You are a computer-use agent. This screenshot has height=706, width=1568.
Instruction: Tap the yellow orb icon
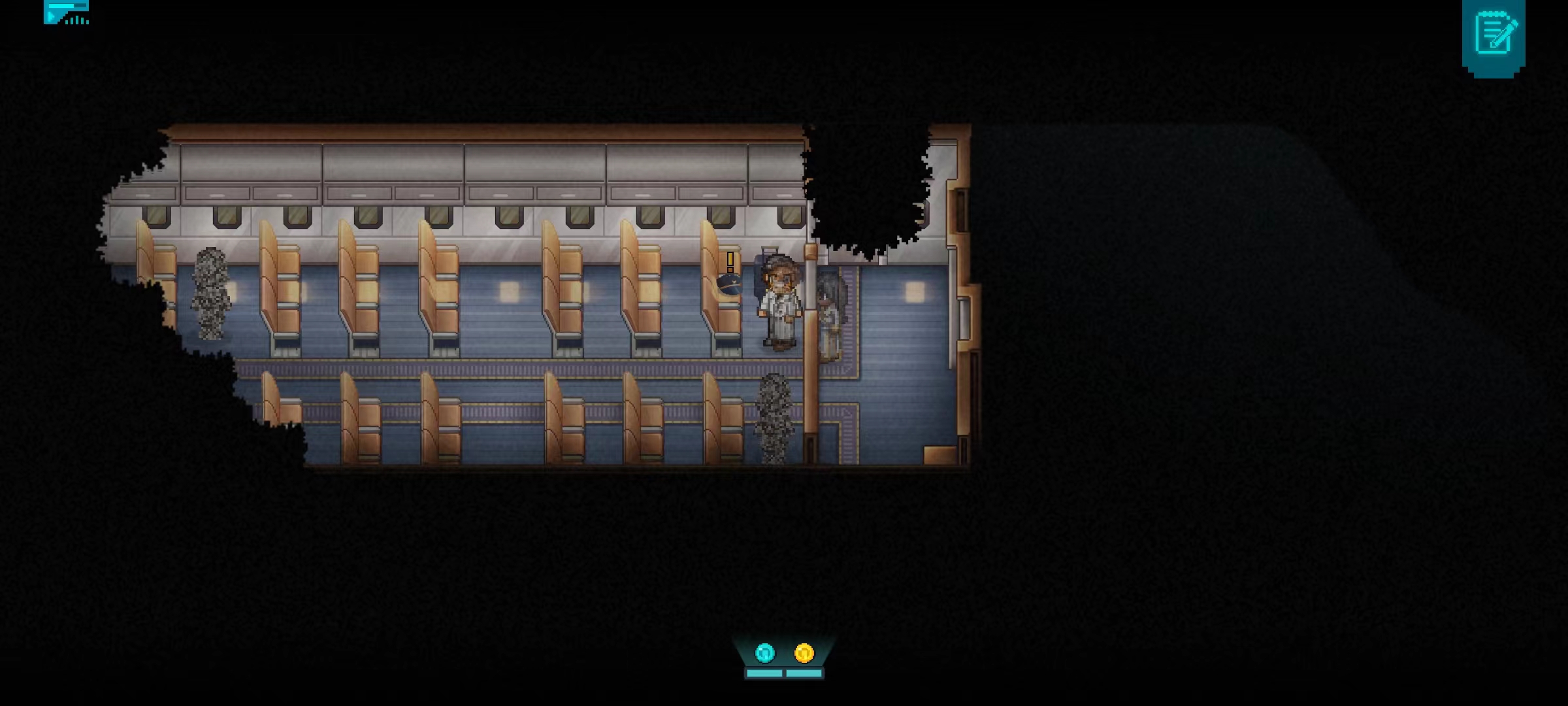point(804,652)
